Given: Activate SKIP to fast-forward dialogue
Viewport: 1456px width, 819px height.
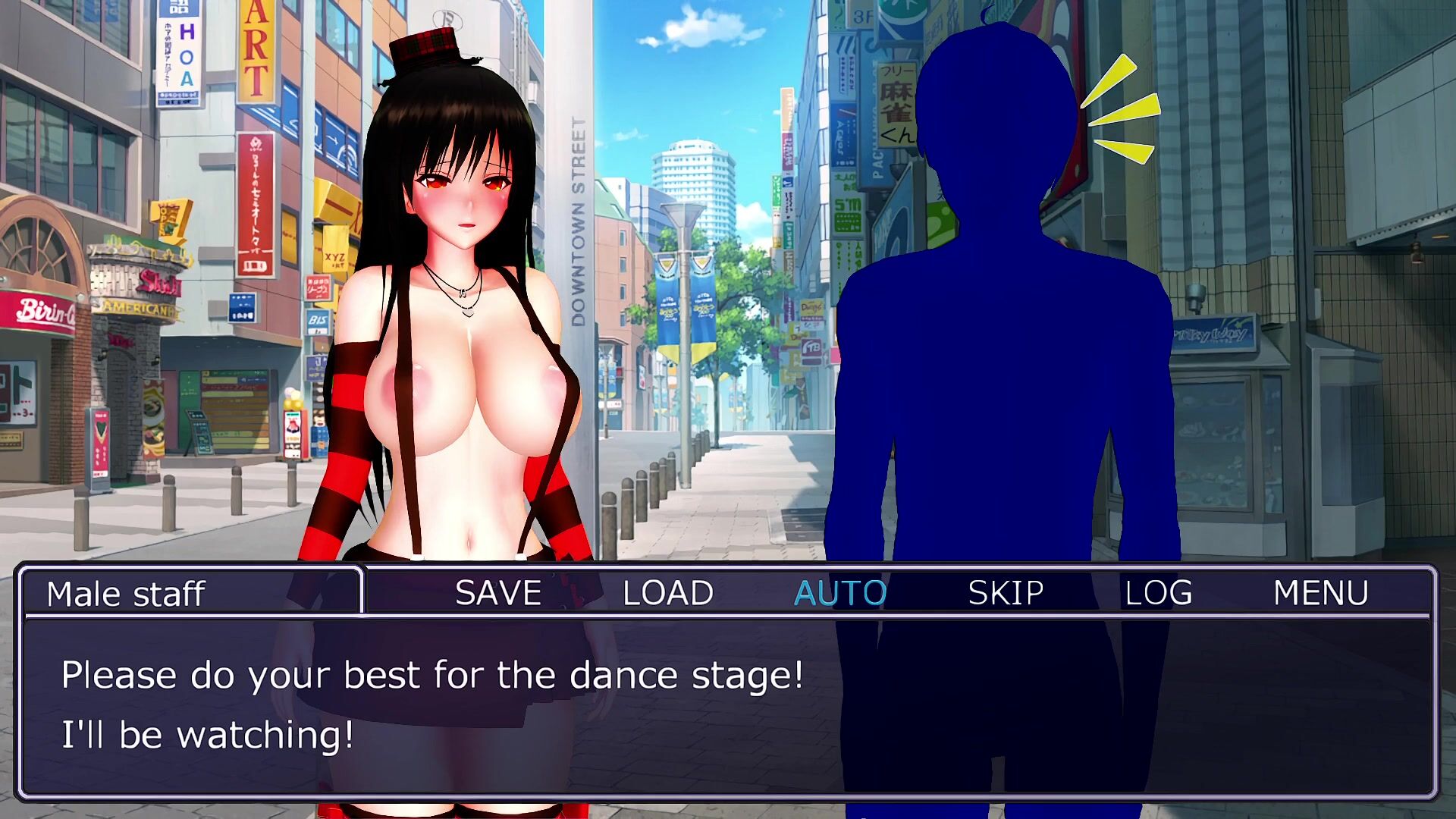Looking at the screenshot, I should [1006, 593].
